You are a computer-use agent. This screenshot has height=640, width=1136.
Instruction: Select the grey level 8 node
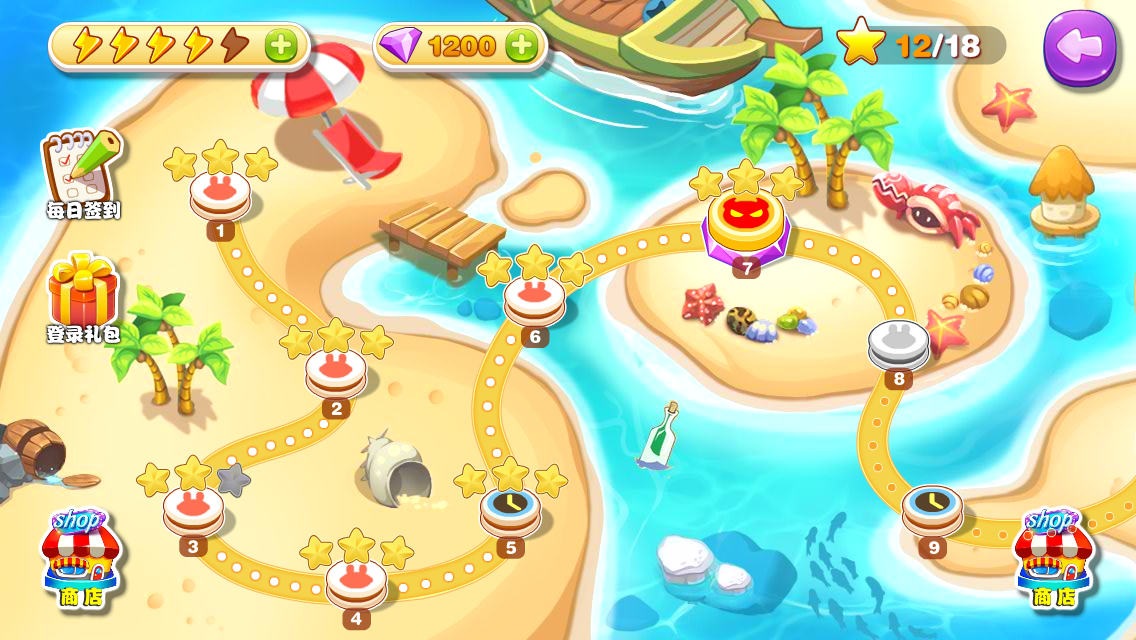click(x=898, y=344)
